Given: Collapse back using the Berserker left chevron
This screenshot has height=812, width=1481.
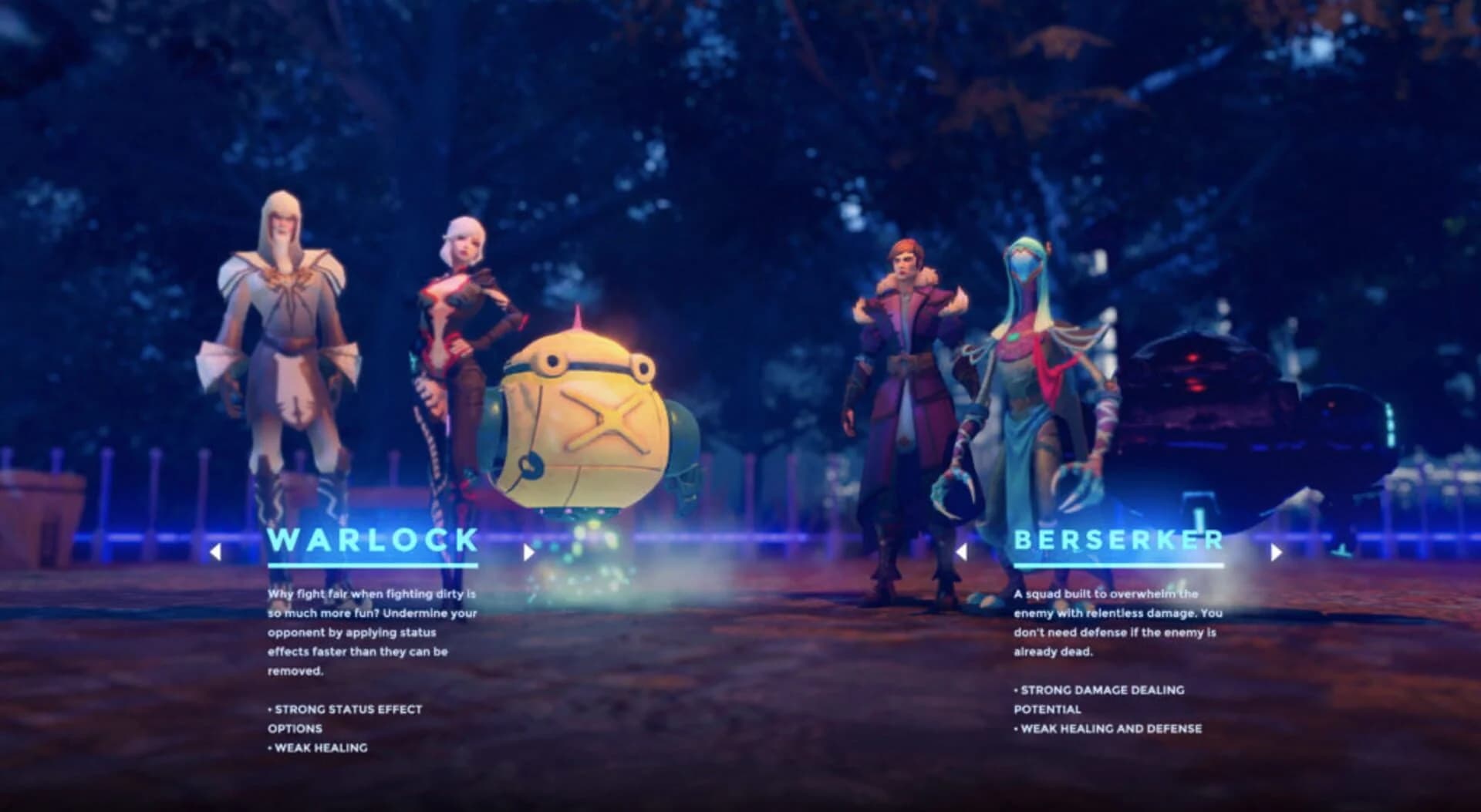Looking at the screenshot, I should (x=963, y=551).
